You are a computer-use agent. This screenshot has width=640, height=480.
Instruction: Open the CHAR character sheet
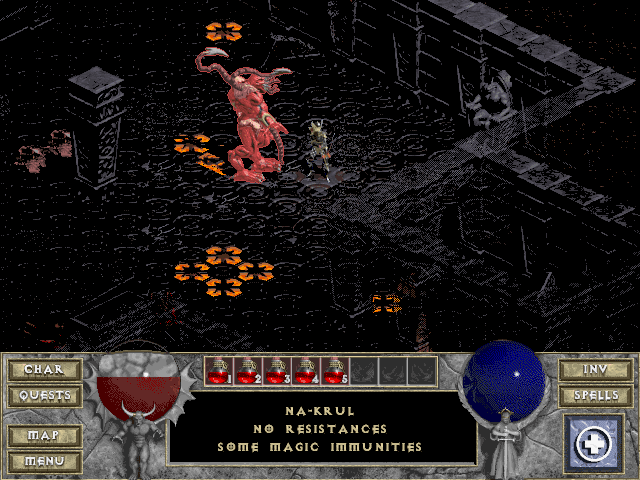click(44, 370)
